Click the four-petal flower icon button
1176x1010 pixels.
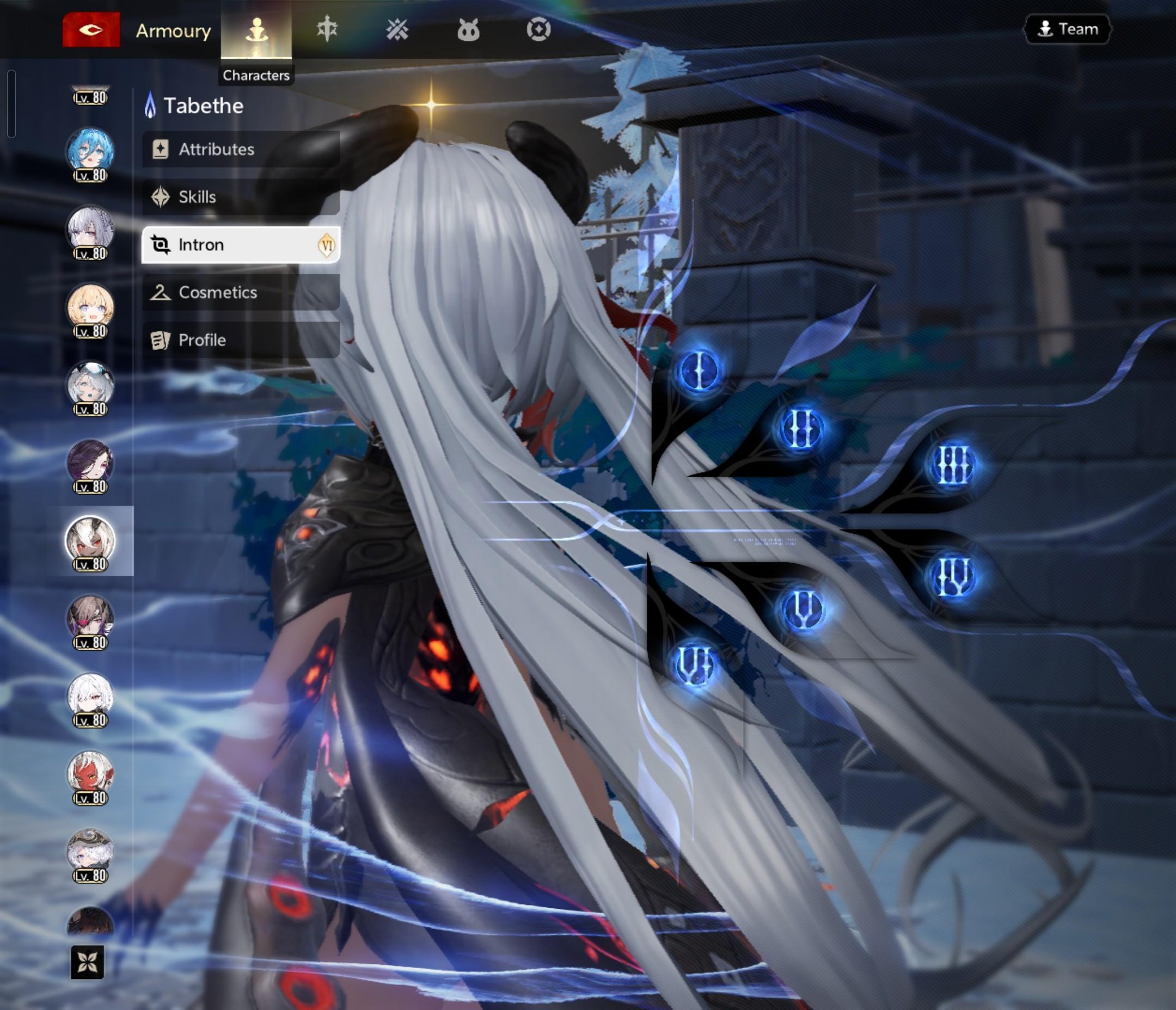click(88, 962)
